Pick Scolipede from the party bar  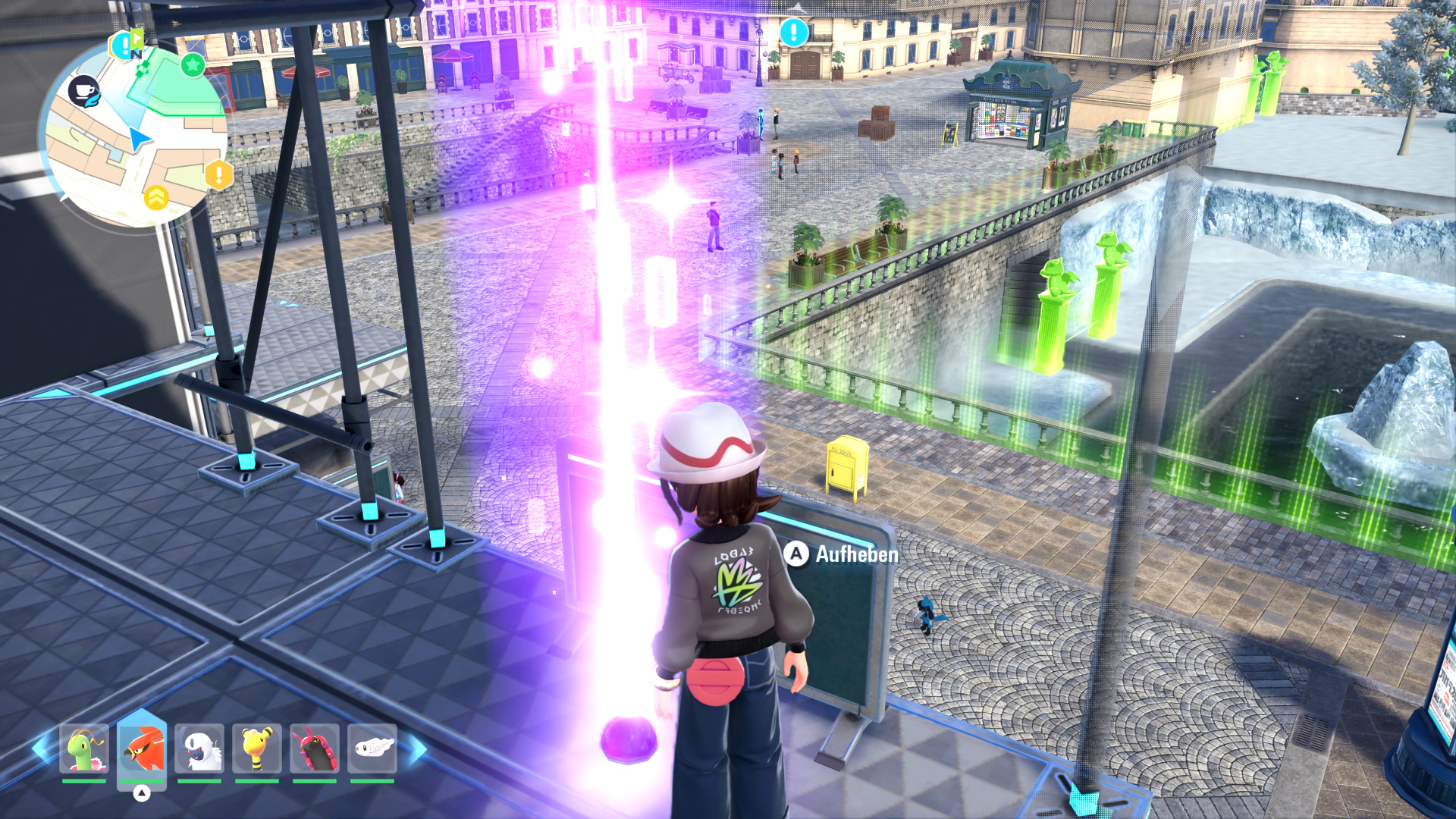click(x=315, y=749)
